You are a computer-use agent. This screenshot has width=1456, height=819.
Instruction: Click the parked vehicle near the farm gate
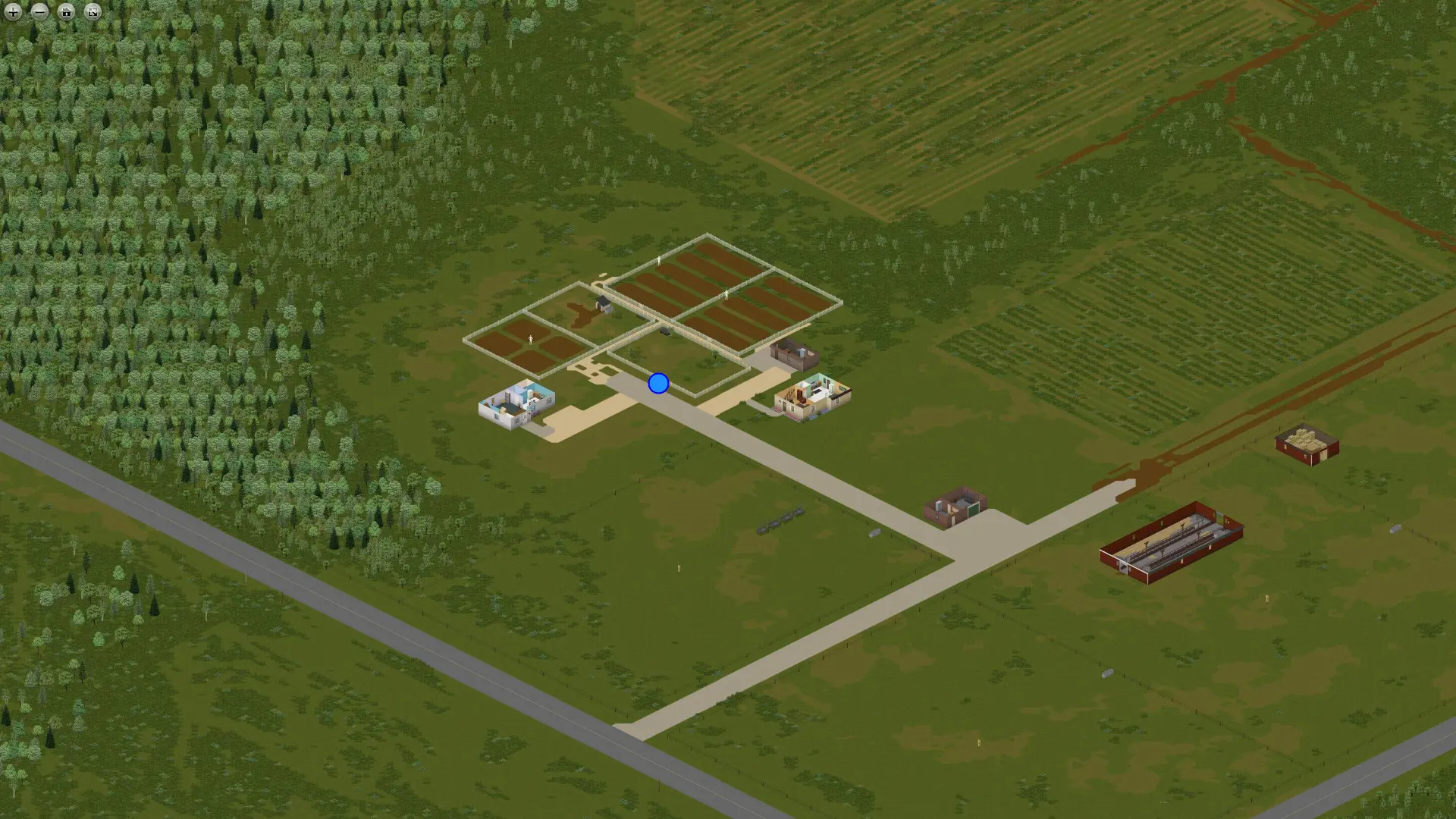665,331
